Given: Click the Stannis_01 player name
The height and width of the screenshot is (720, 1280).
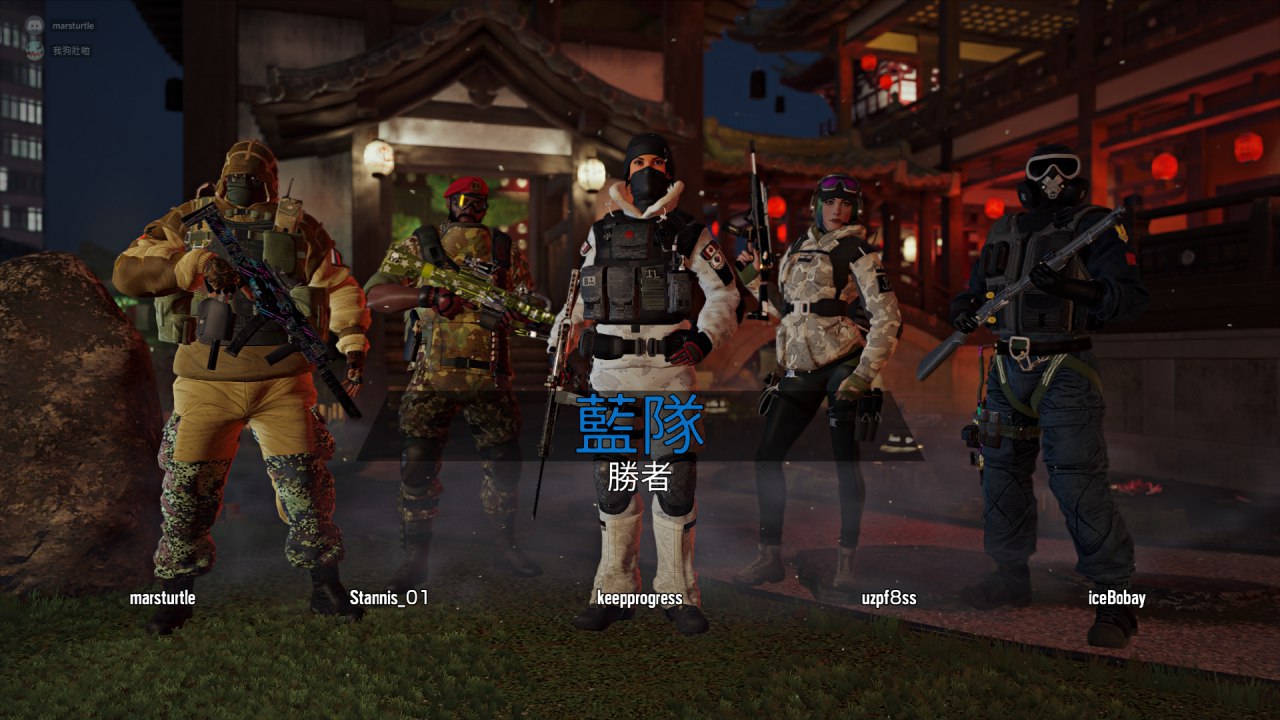Looking at the screenshot, I should pos(389,599).
